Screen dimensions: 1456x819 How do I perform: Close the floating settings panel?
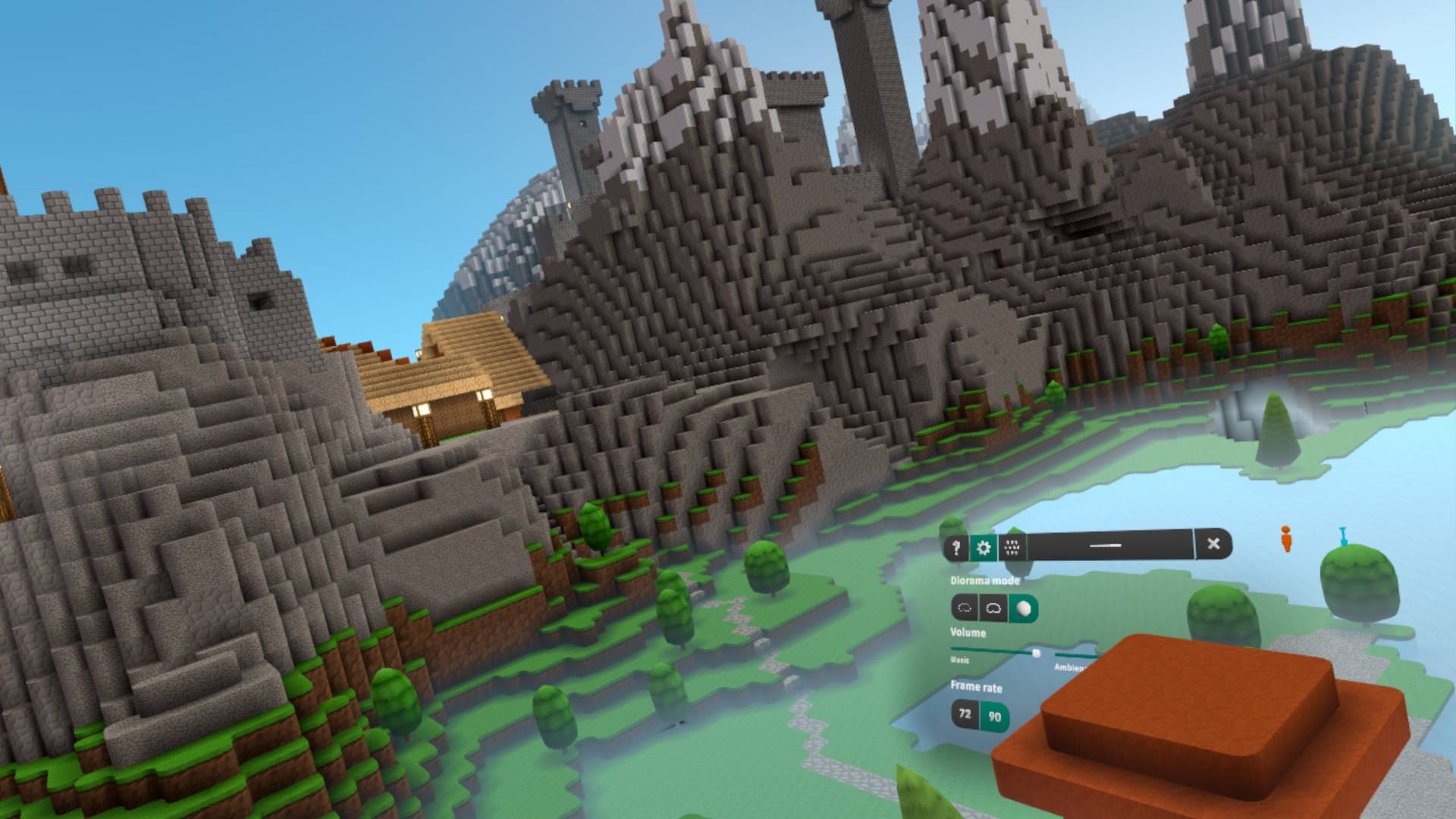click(x=1213, y=544)
